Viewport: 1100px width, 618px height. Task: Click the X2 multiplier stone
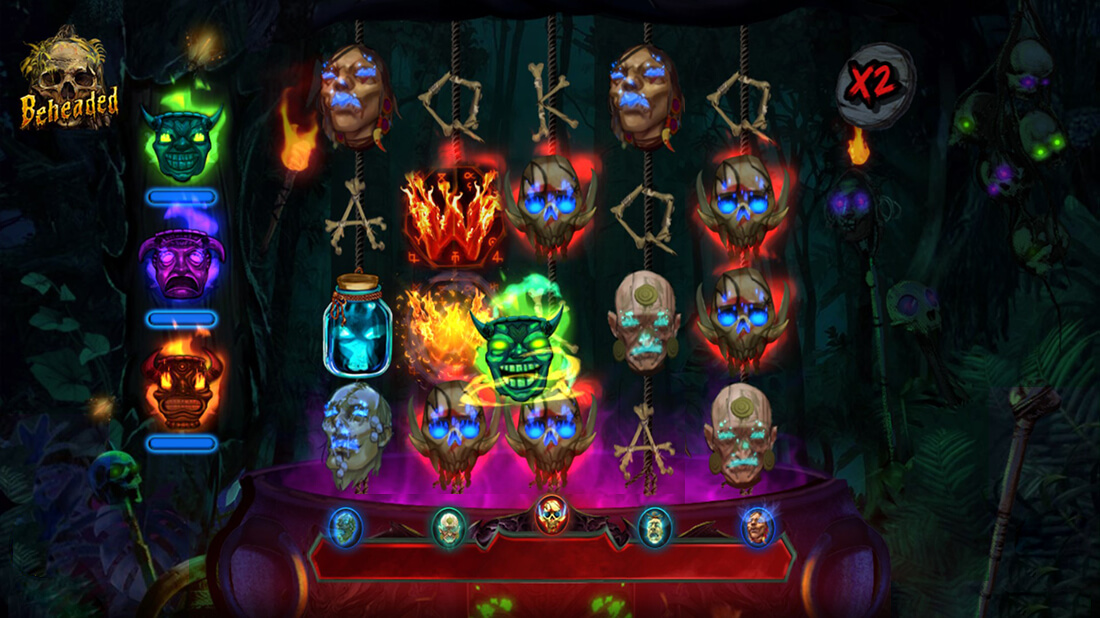(x=875, y=84)
